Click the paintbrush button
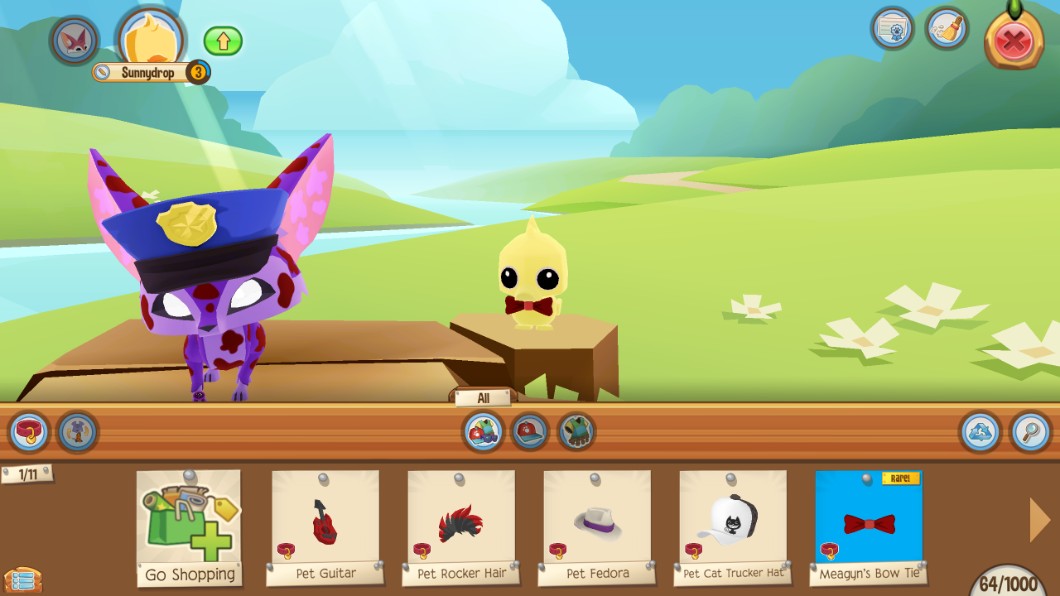 click(946, 29)
